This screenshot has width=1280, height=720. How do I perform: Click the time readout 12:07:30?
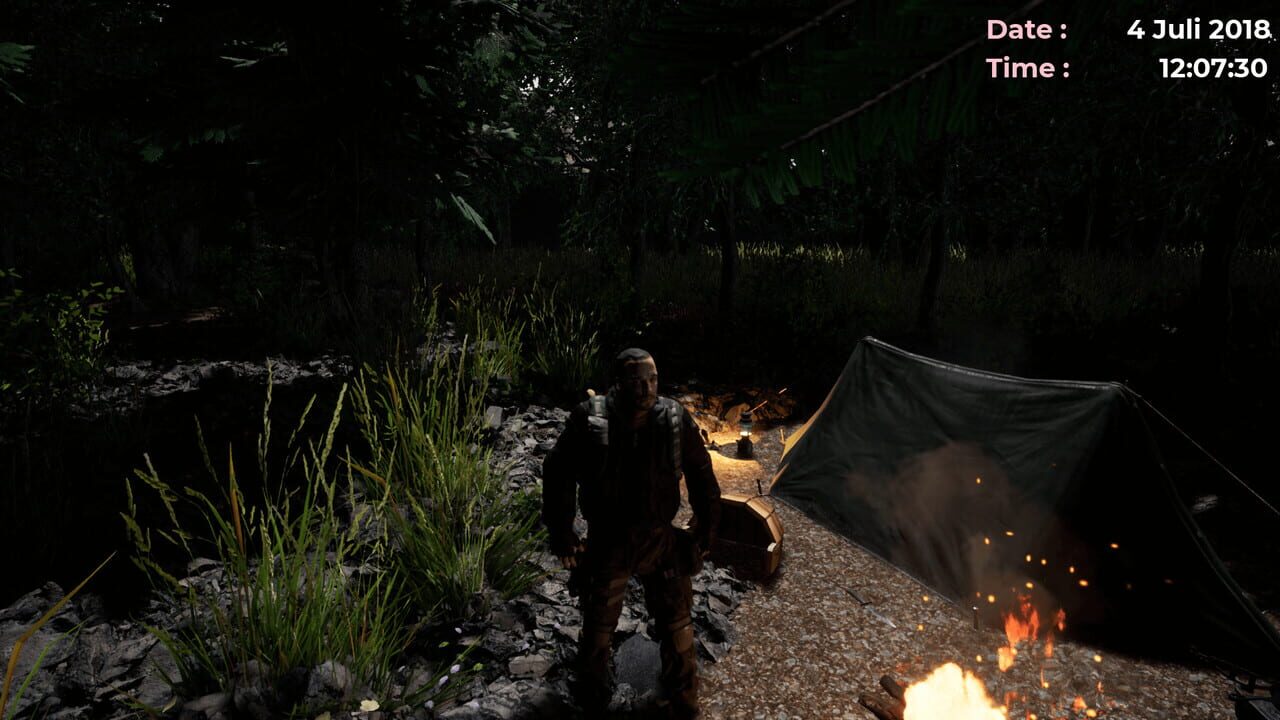pyautogui.click(x=1214, y=68)
